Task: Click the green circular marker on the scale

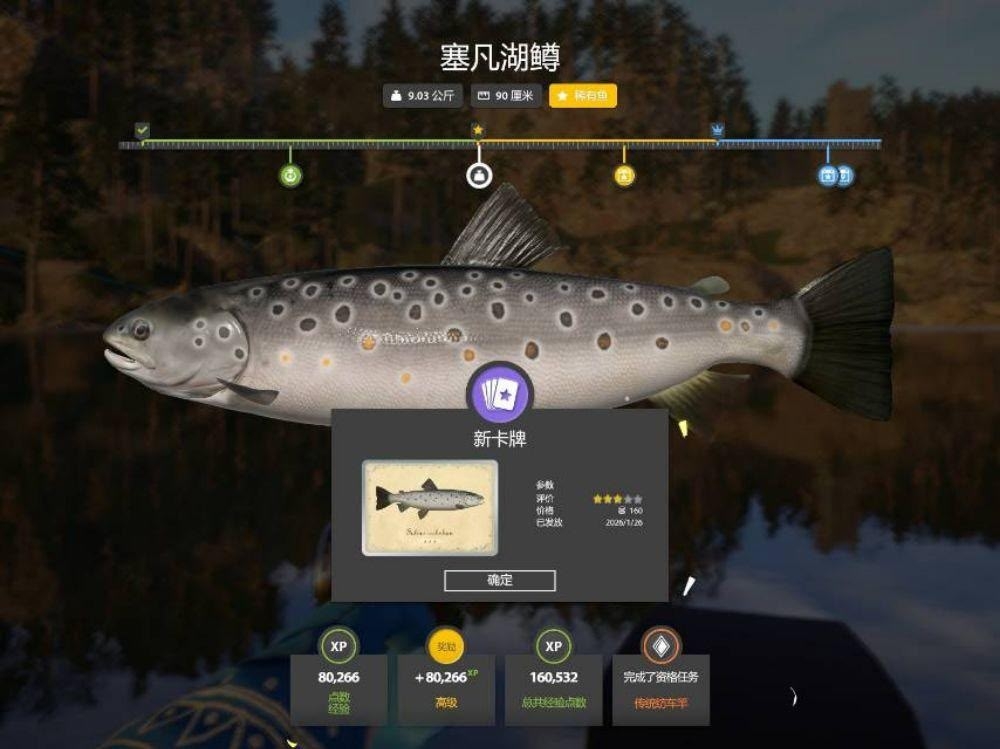Action: tap(290, 176)
